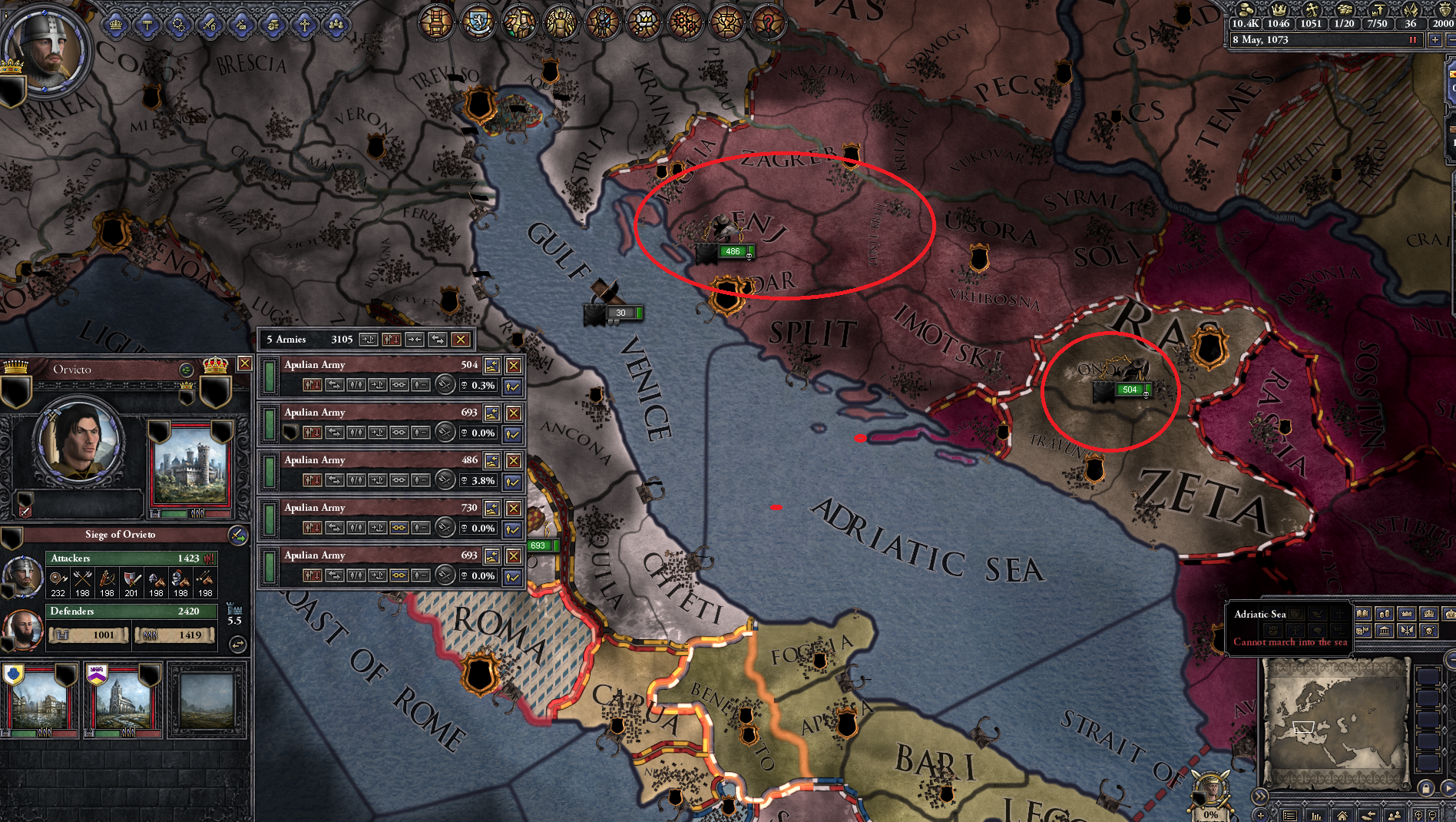Open the home button under the minimap
This screenshot has height=822, width=1456.
point(1342,815)
